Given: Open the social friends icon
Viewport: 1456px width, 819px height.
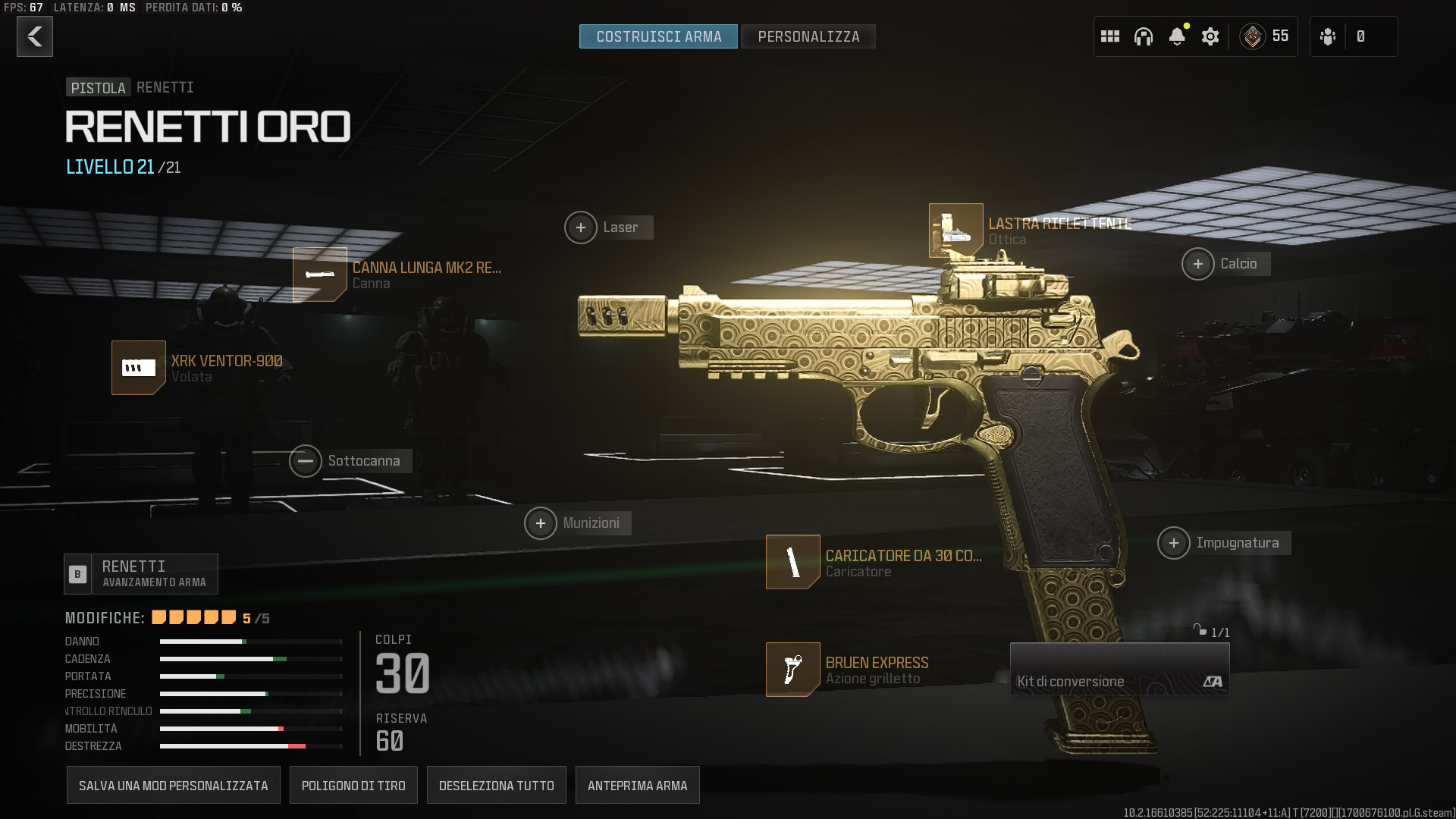Looking at the screenshot, I should pos(1328,36).
